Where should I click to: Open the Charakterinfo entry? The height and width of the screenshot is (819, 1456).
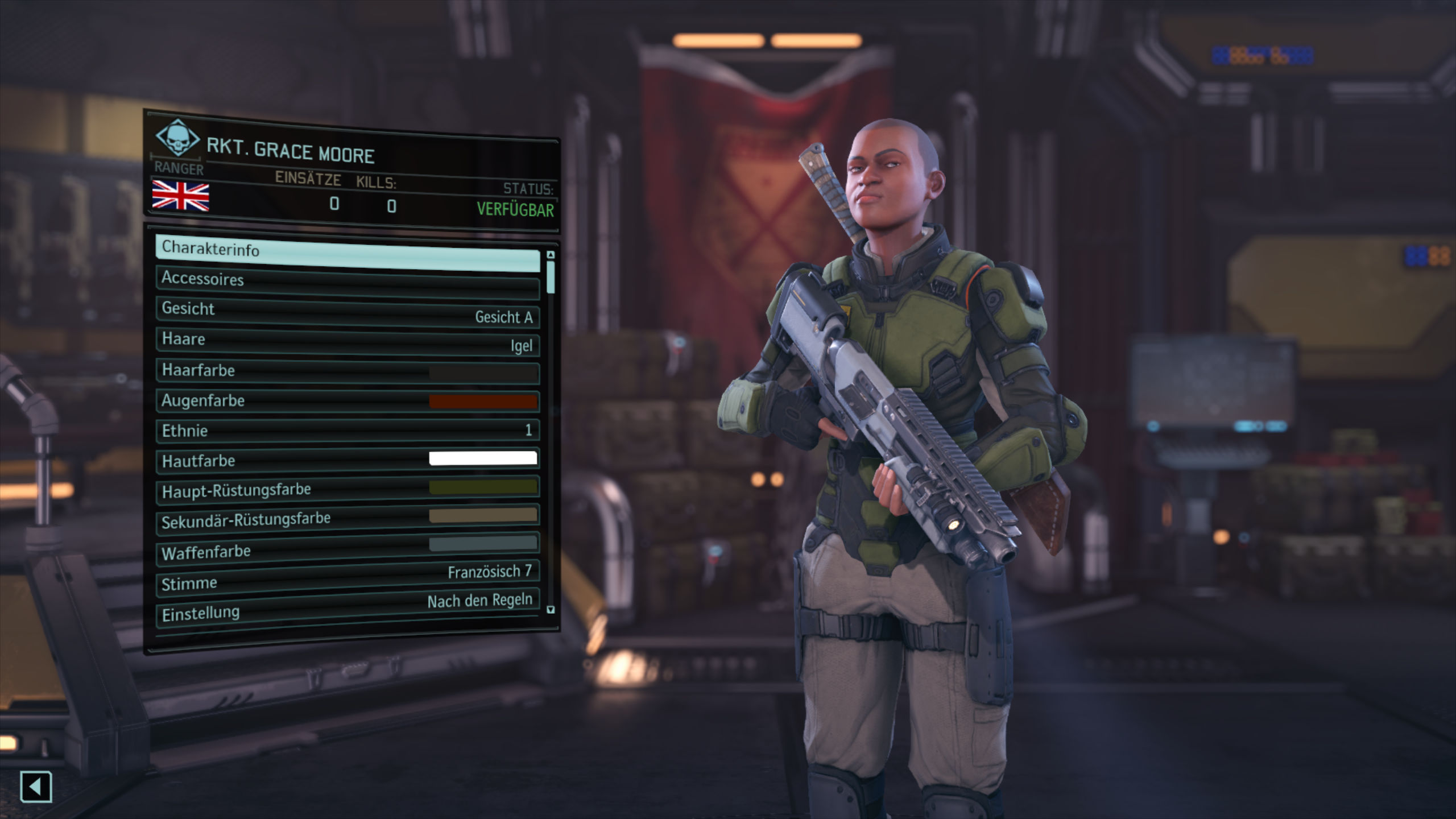tap(347, 255)
